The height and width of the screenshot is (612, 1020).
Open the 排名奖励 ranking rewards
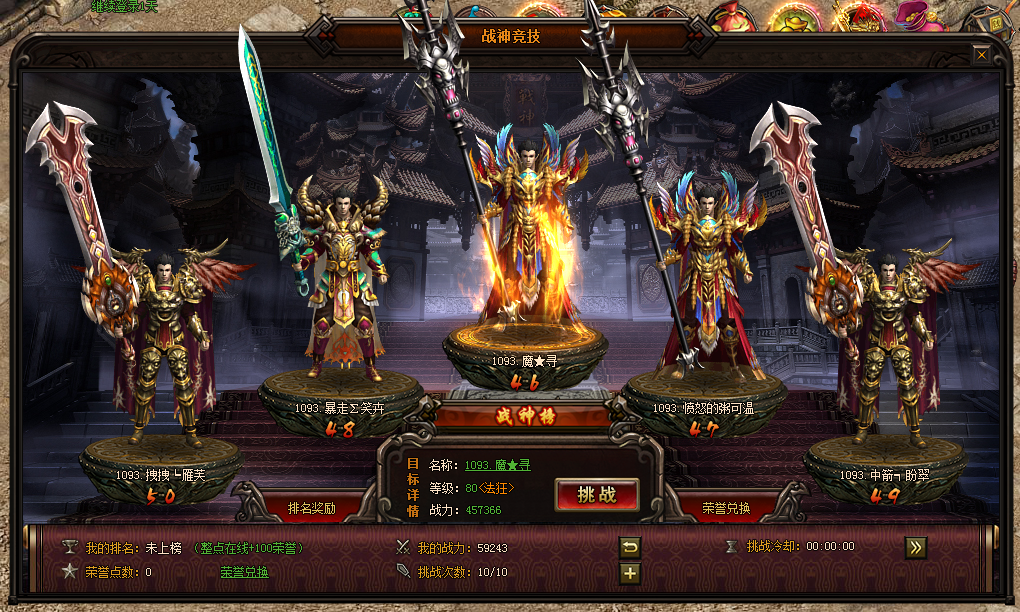point(311,507)
